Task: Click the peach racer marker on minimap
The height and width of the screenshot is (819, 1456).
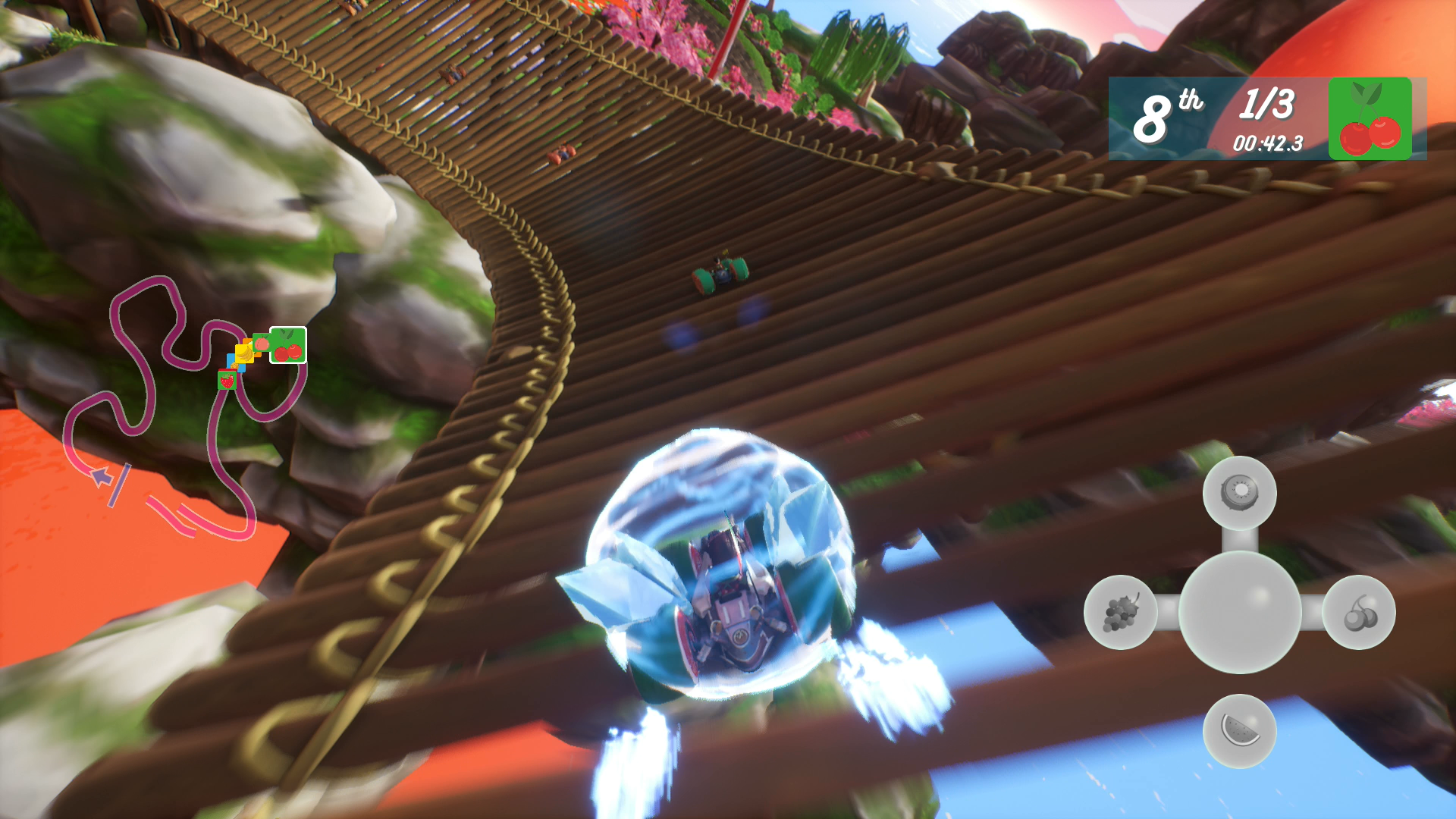Action: point(262,344)
